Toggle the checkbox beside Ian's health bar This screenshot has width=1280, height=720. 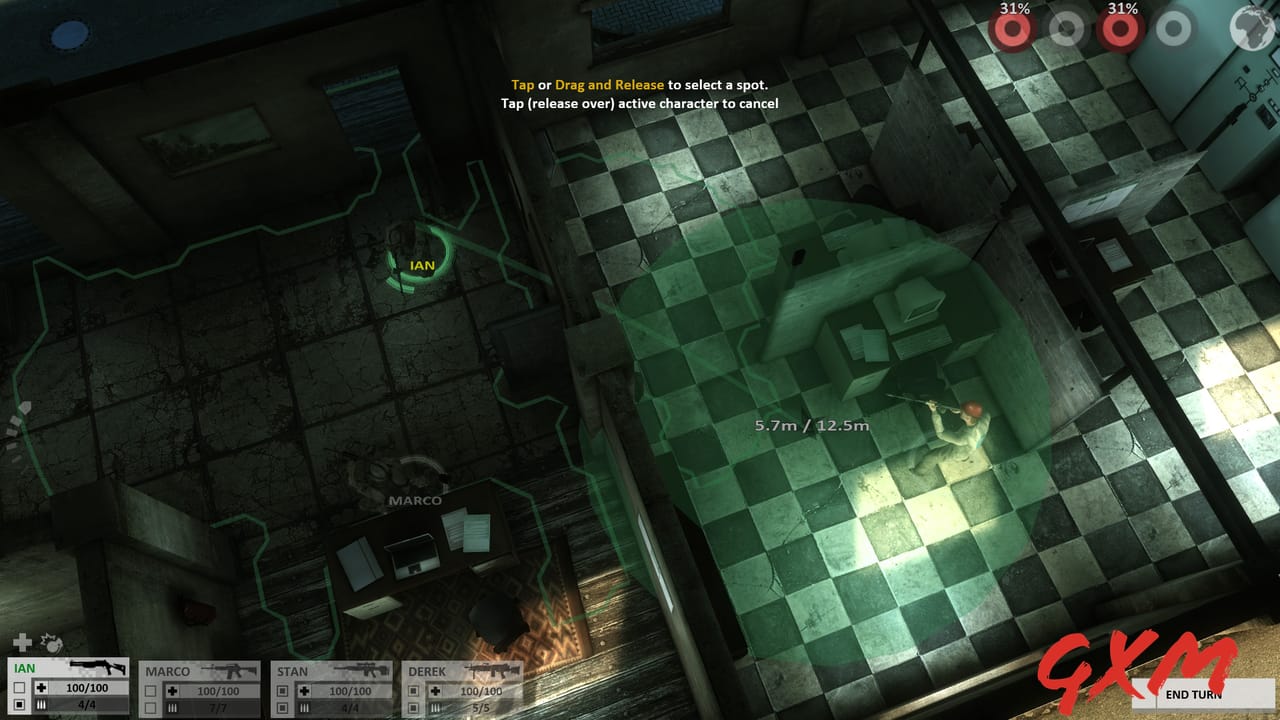click(17, 689)
